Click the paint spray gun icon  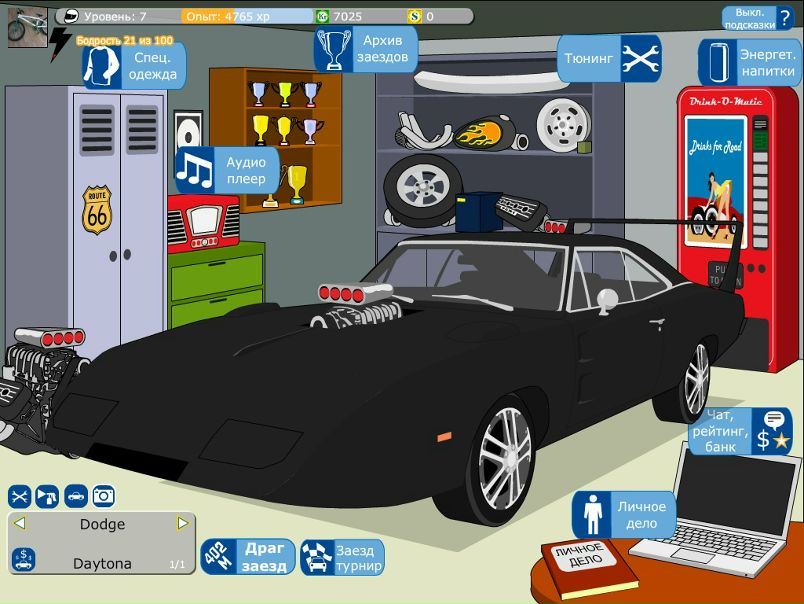pyautogui.click(x=47, y=495)
